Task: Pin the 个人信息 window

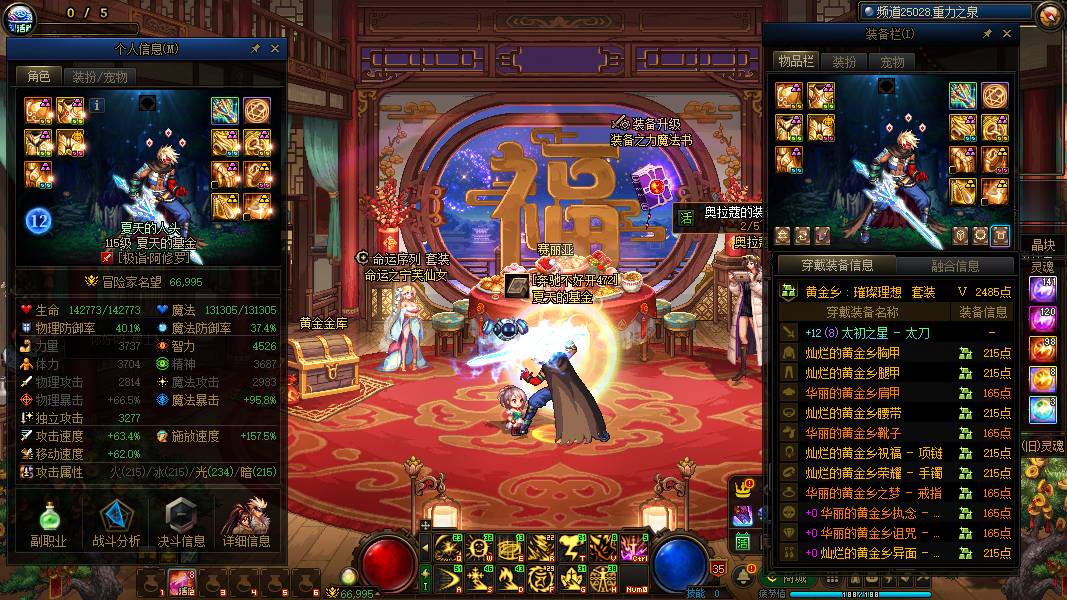Action: coord(255,48)
